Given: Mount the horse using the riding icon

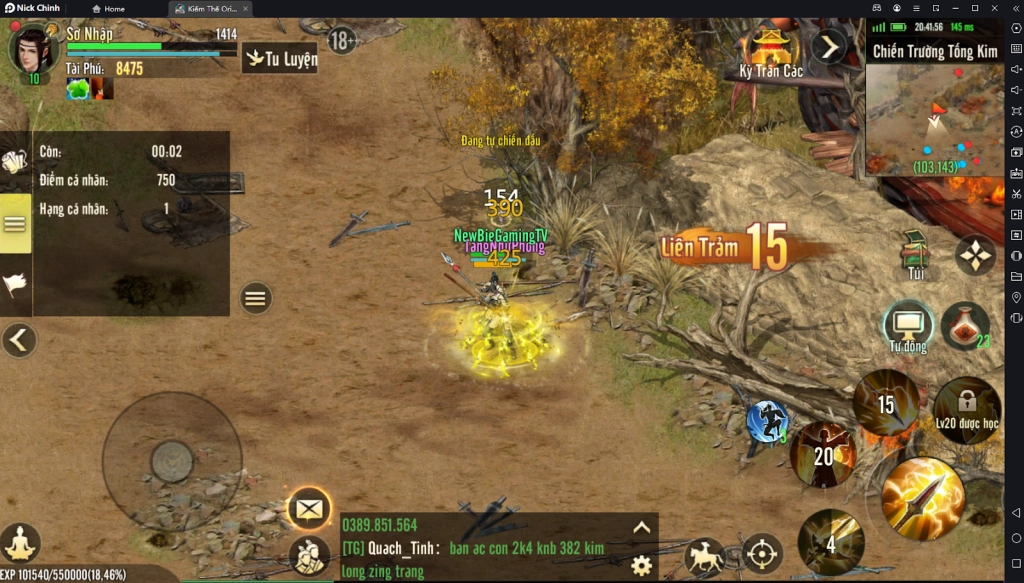Looking at the screenshot, I should (705, 557).
